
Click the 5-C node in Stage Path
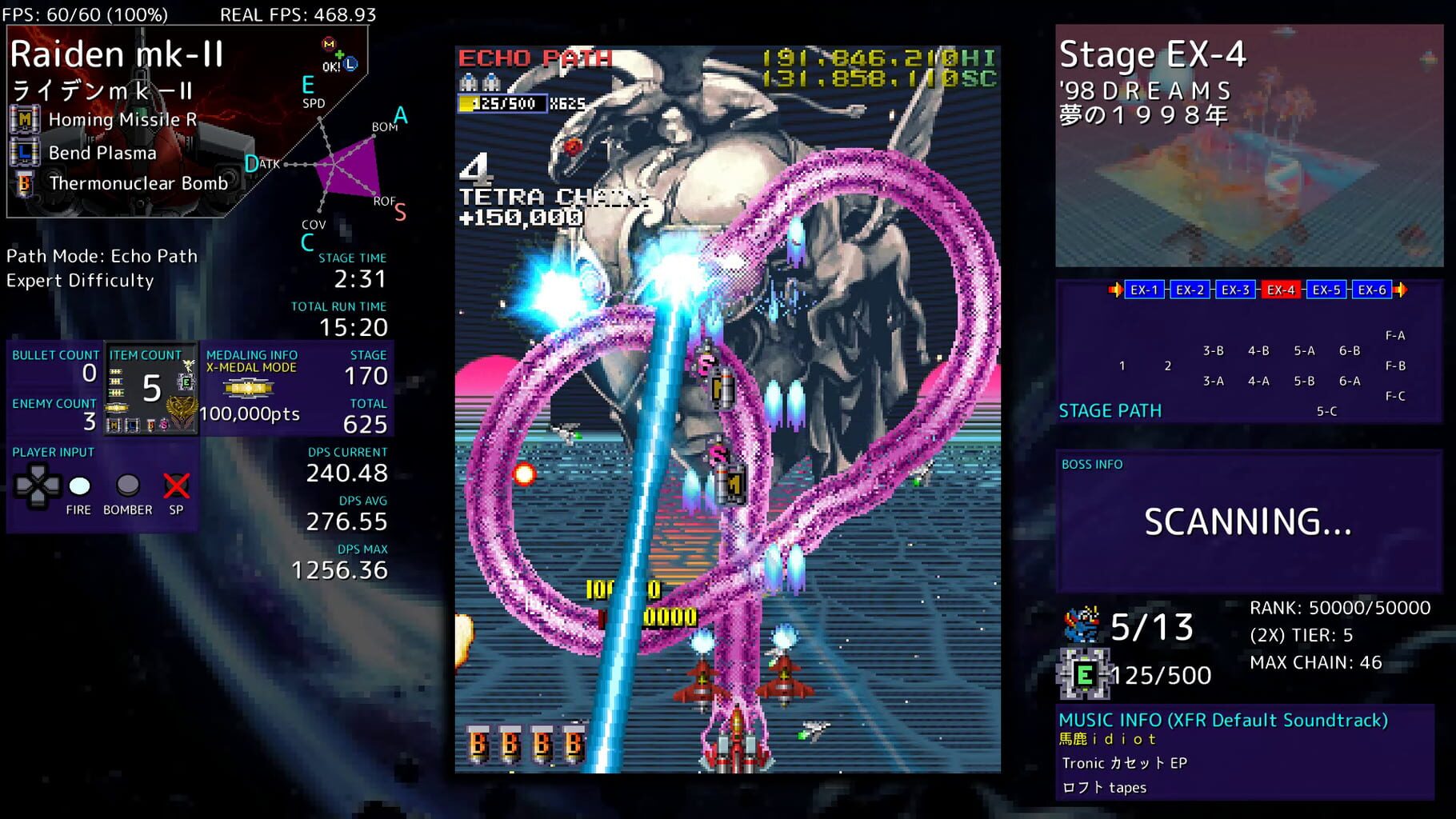[x=1326, y=410]
